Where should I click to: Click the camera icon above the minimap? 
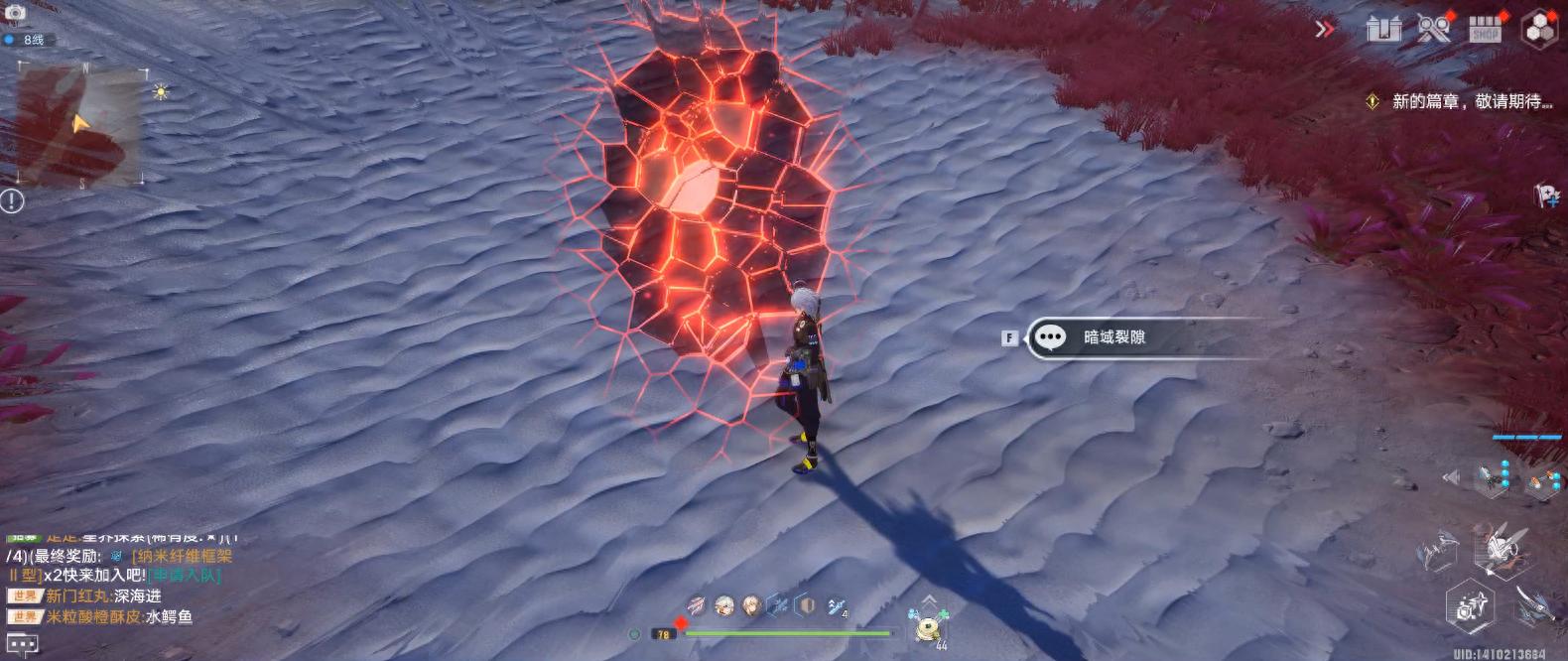tap(15, 11)
